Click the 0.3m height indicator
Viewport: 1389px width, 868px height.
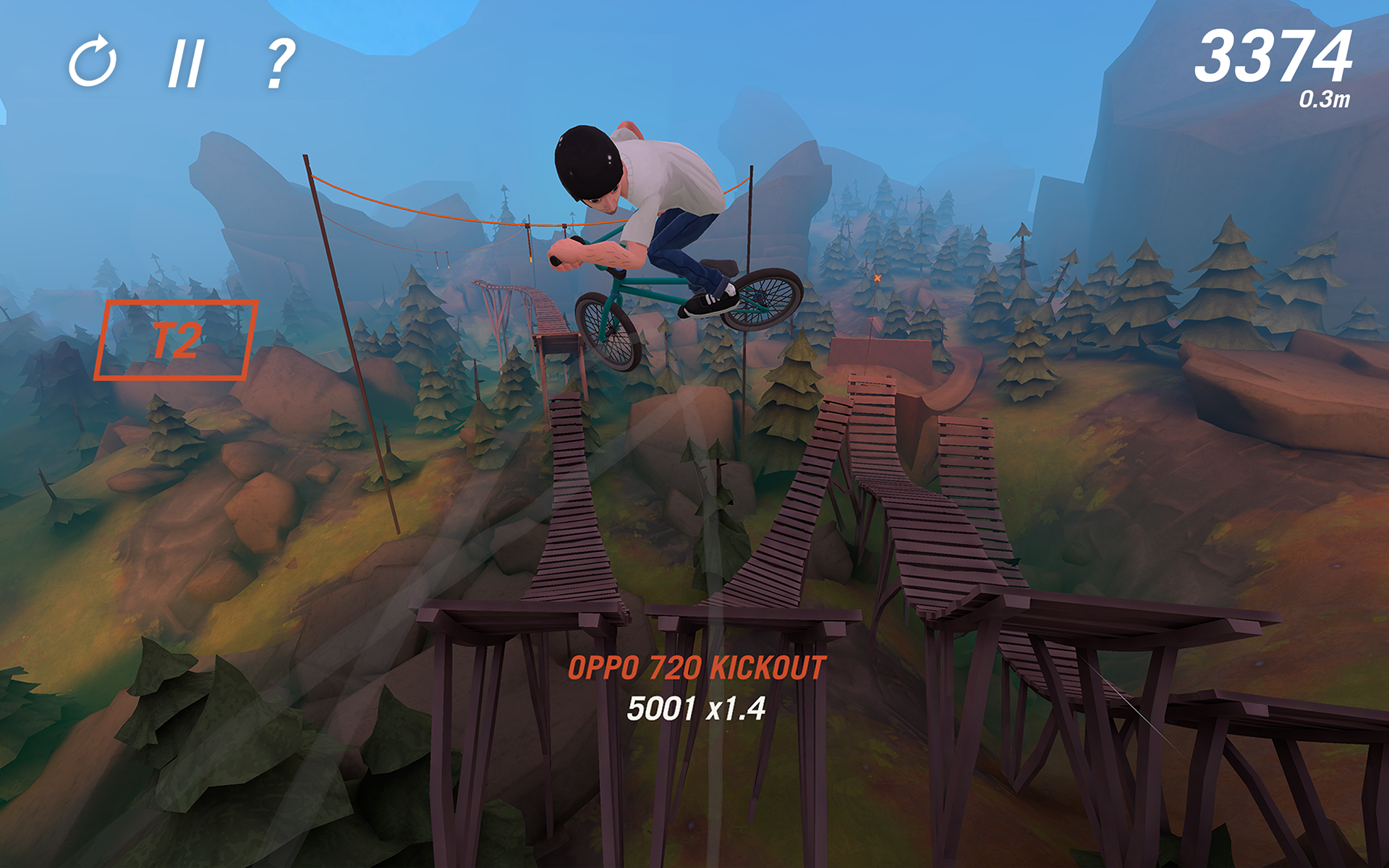(1324, 98)
